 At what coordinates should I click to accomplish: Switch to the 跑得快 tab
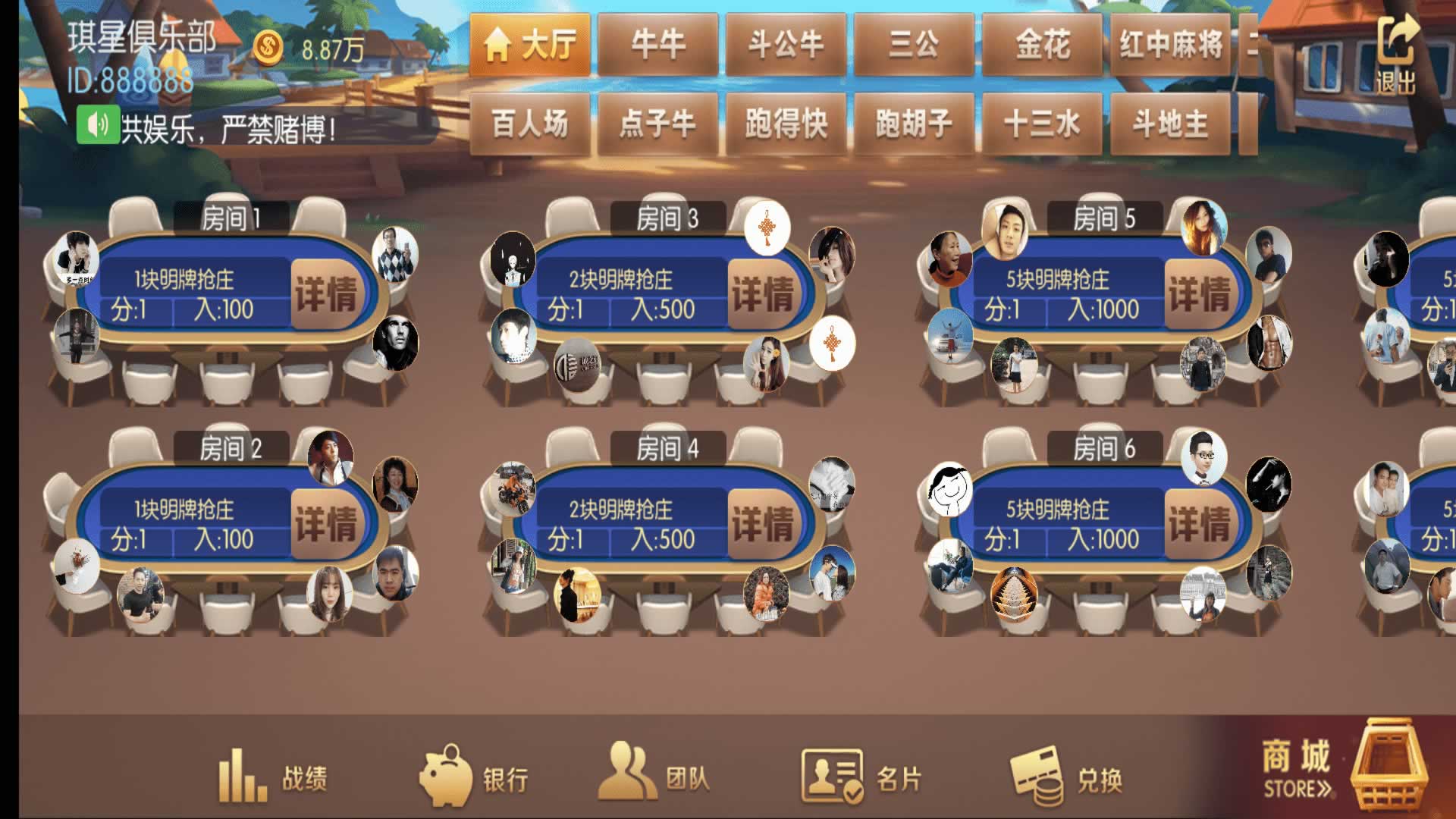coord(786,124)
